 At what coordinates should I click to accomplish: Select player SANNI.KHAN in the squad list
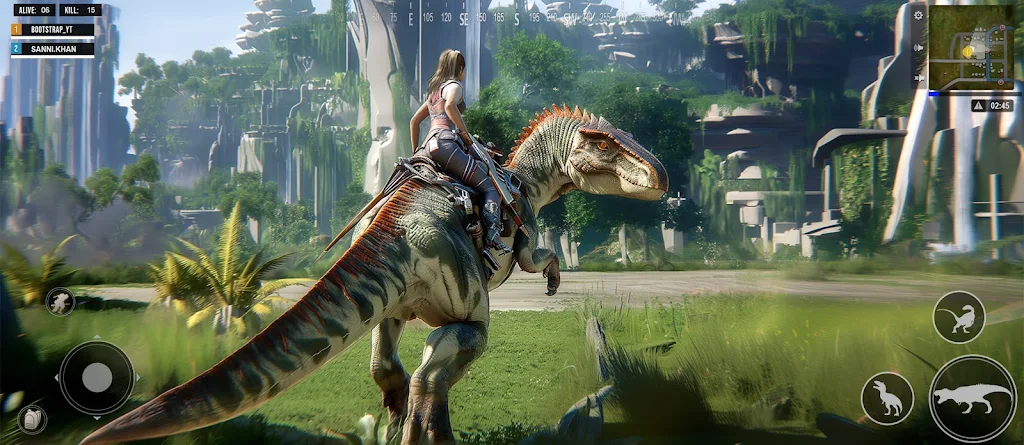(52, 49)
